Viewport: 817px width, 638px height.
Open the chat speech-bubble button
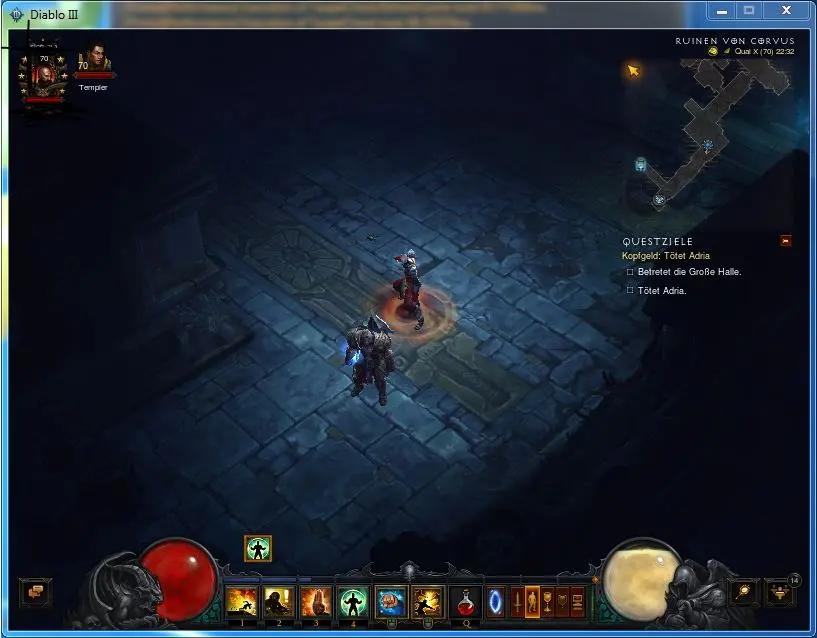pyautogui.click(x=35, y=592)
